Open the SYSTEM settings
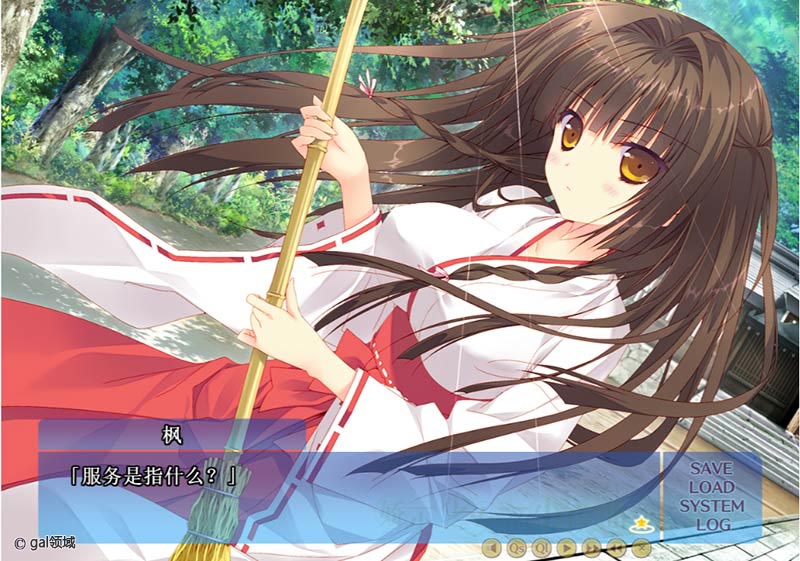This screenshot has width=800, height=561. click(711, 506)
